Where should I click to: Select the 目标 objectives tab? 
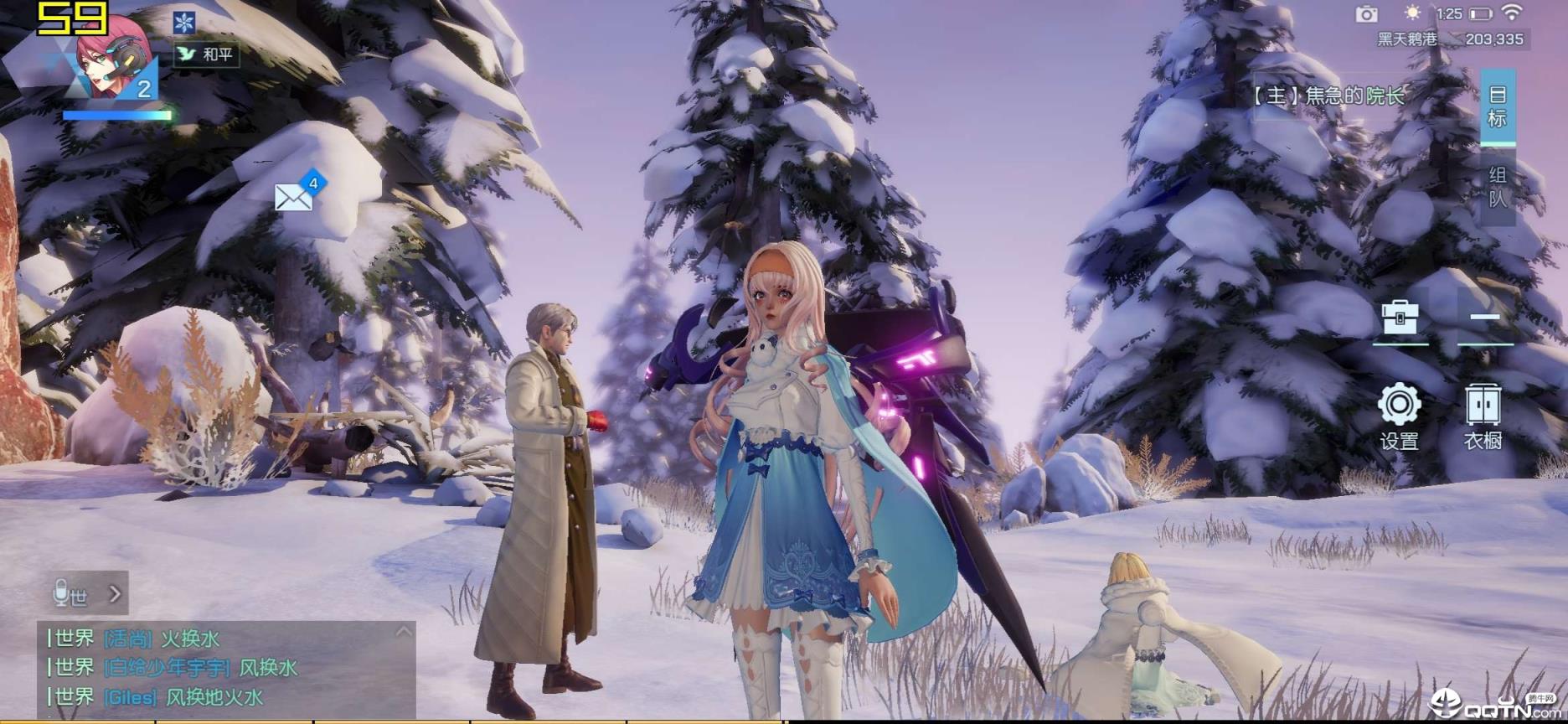[x=1498, y=106]
